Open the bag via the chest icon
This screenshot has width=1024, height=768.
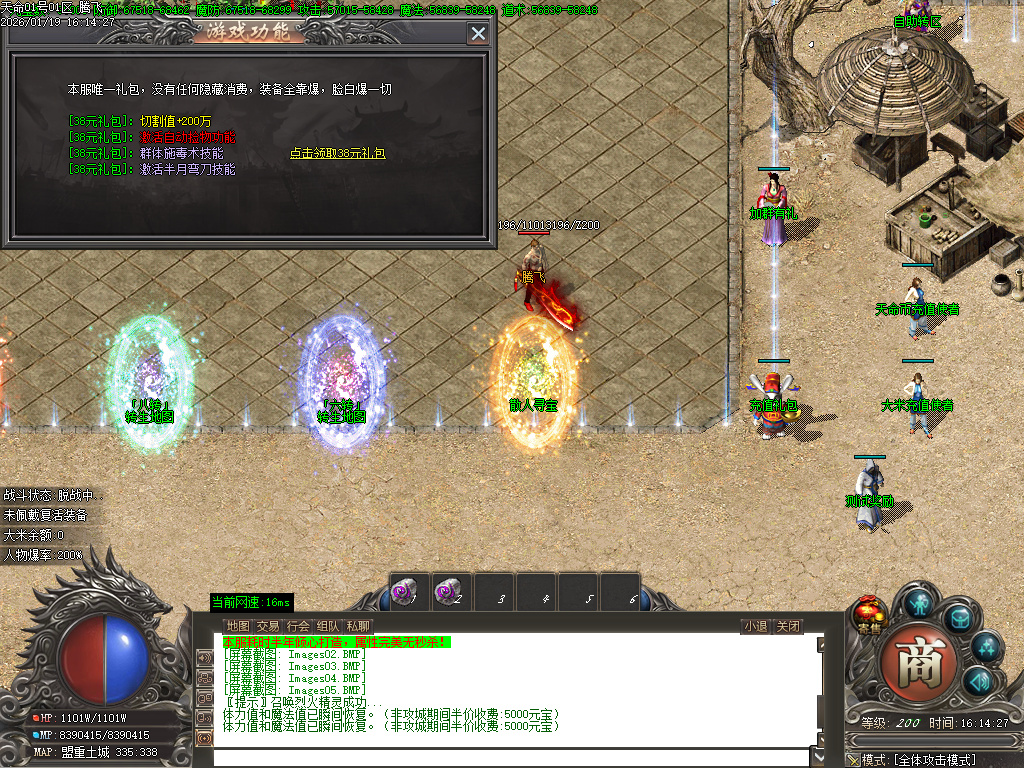coord(959,618)
